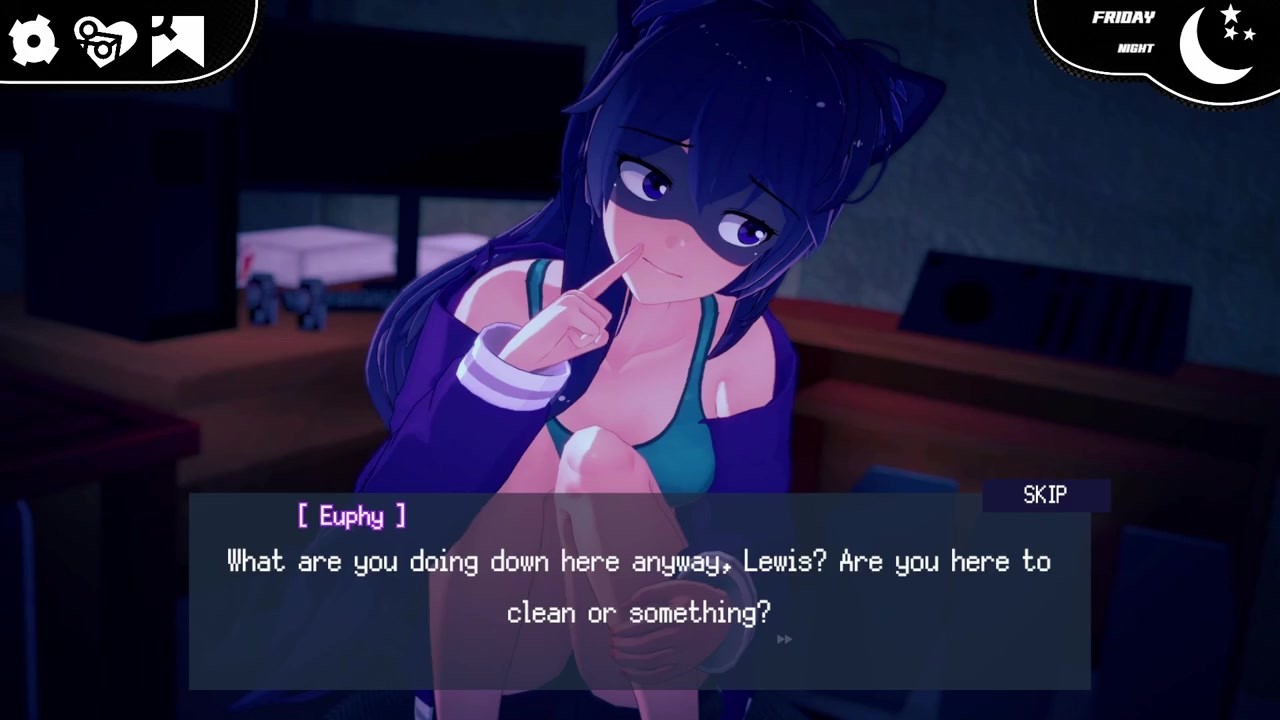Open the bookmark with magnifier icon

pyautogui.click(x=178, y=41)
